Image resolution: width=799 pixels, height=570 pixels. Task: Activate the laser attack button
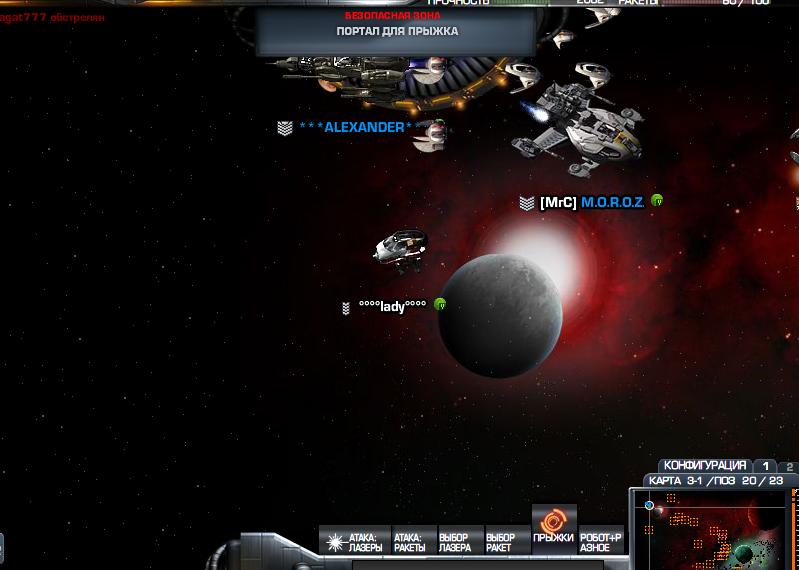pyautogui.click(x=354, y=542)
